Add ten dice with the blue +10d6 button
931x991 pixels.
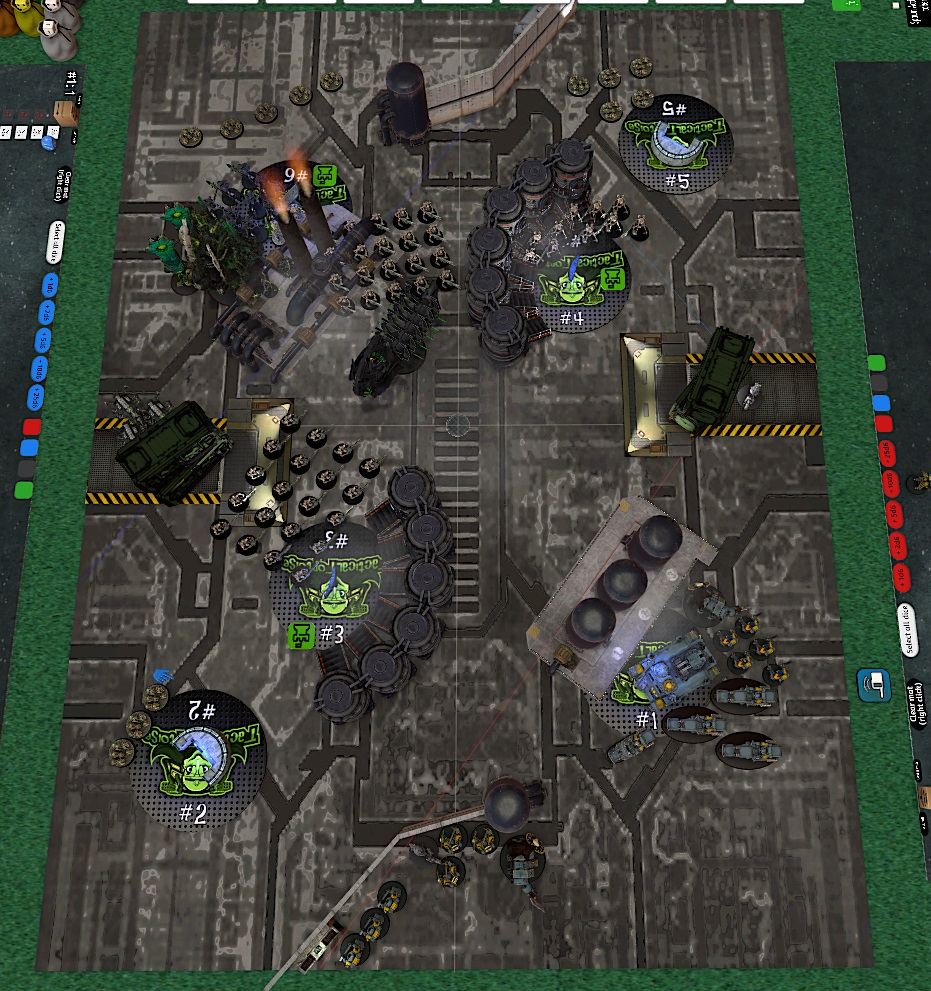40,370
